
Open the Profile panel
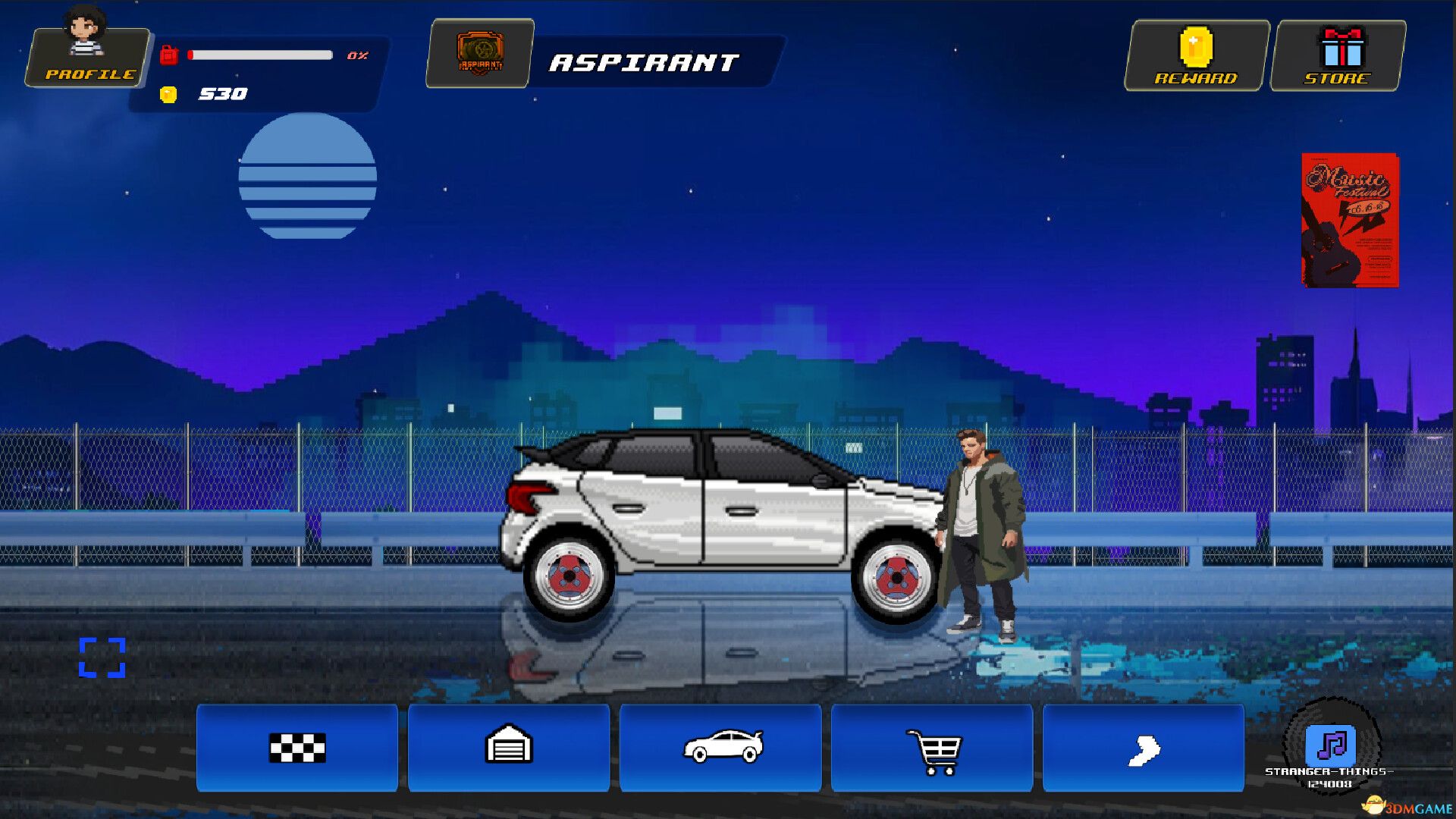86,74
